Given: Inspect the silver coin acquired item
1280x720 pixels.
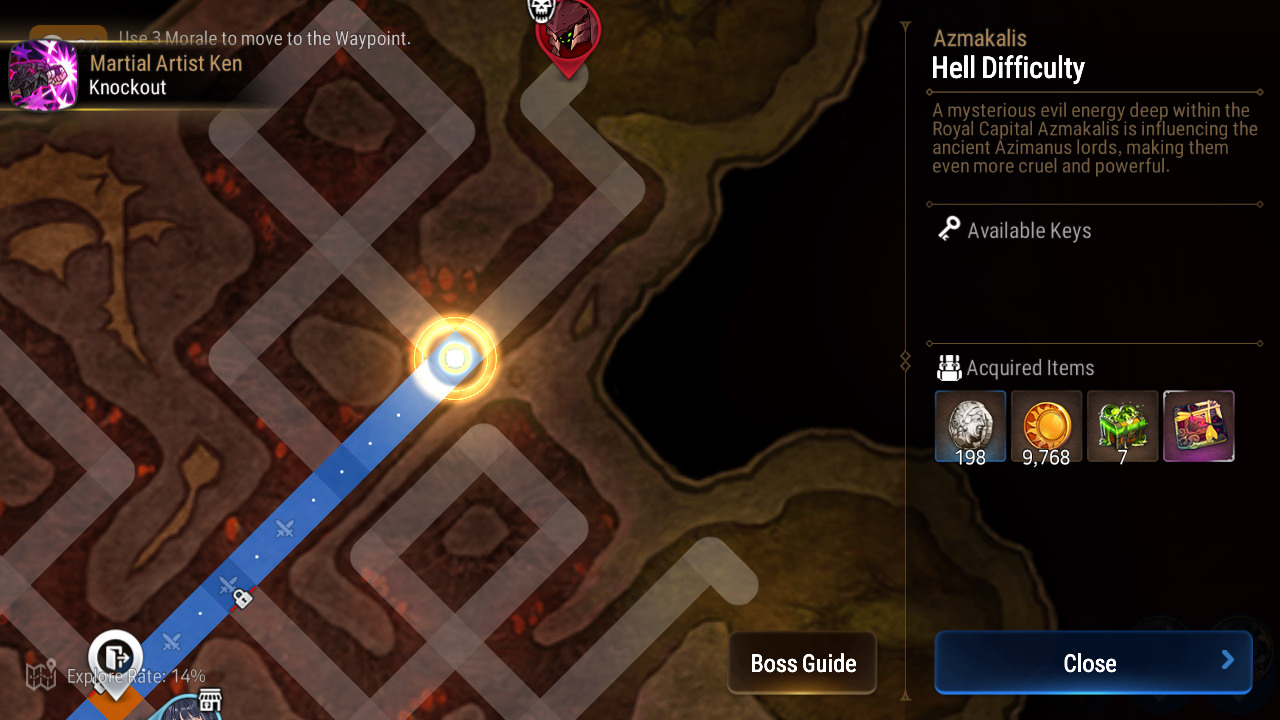Looking at the screenshot, I should (x=970, y=426).
